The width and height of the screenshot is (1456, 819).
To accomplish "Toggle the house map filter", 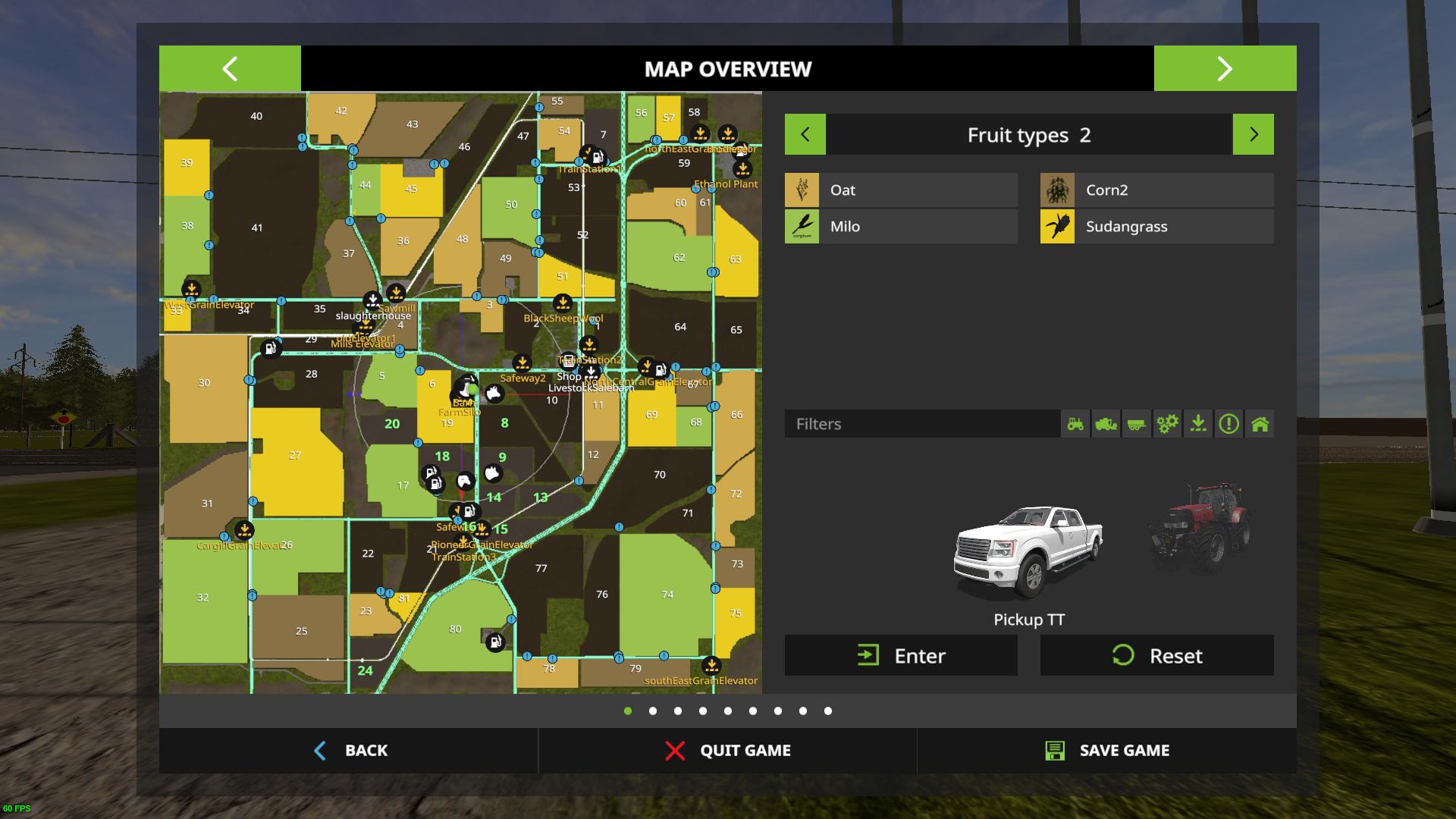I will [1260, 424].
